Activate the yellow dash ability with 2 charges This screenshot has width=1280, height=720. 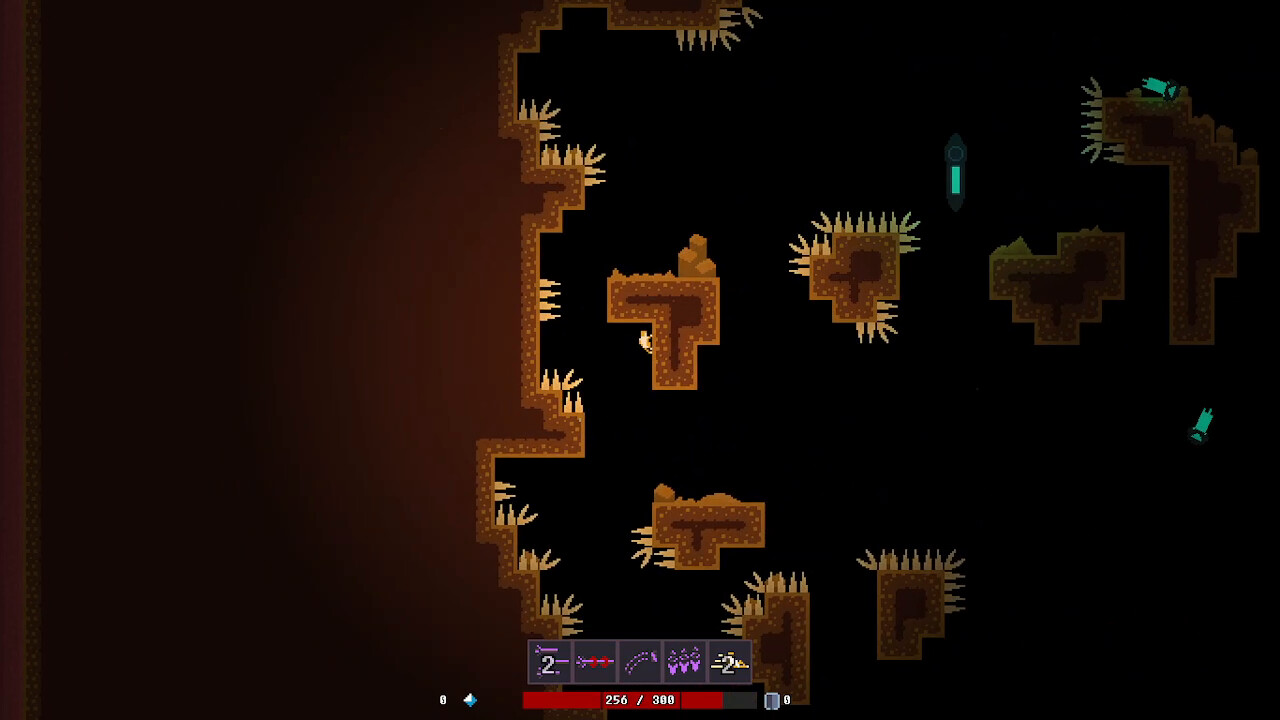coord(728,660)
